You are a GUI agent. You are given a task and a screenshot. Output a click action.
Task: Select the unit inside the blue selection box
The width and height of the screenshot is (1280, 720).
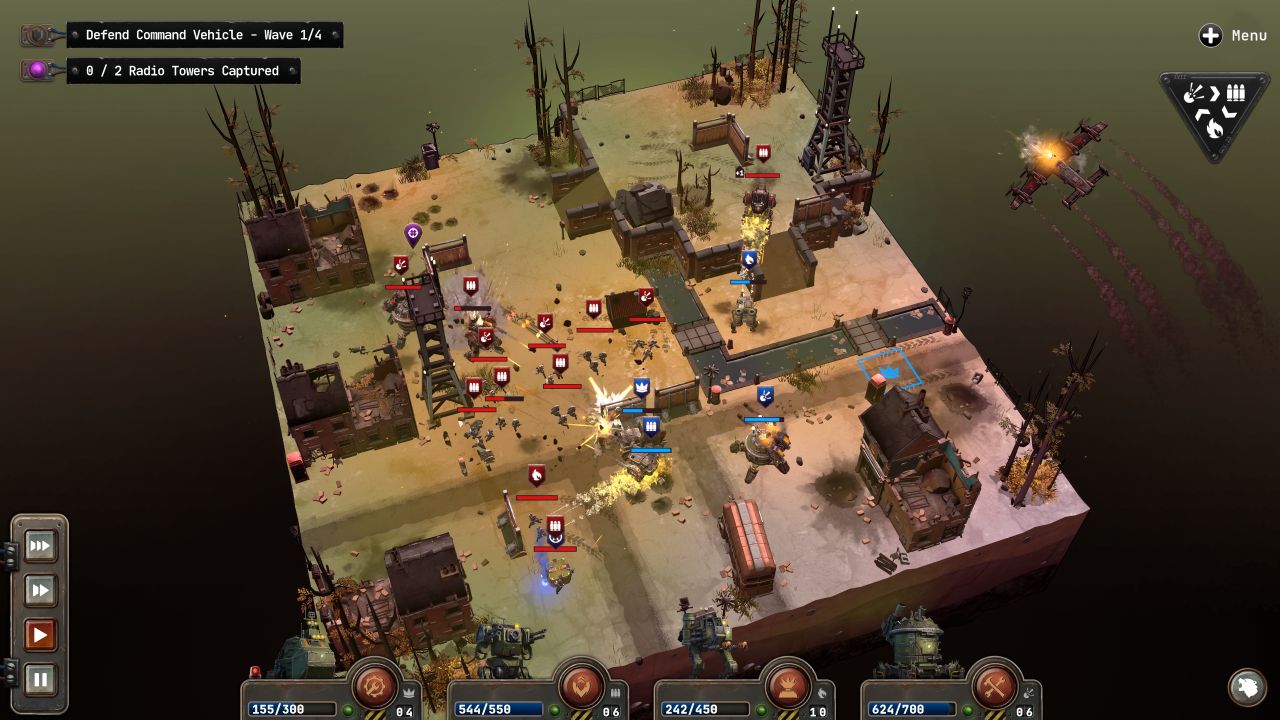tap(886, 372)
